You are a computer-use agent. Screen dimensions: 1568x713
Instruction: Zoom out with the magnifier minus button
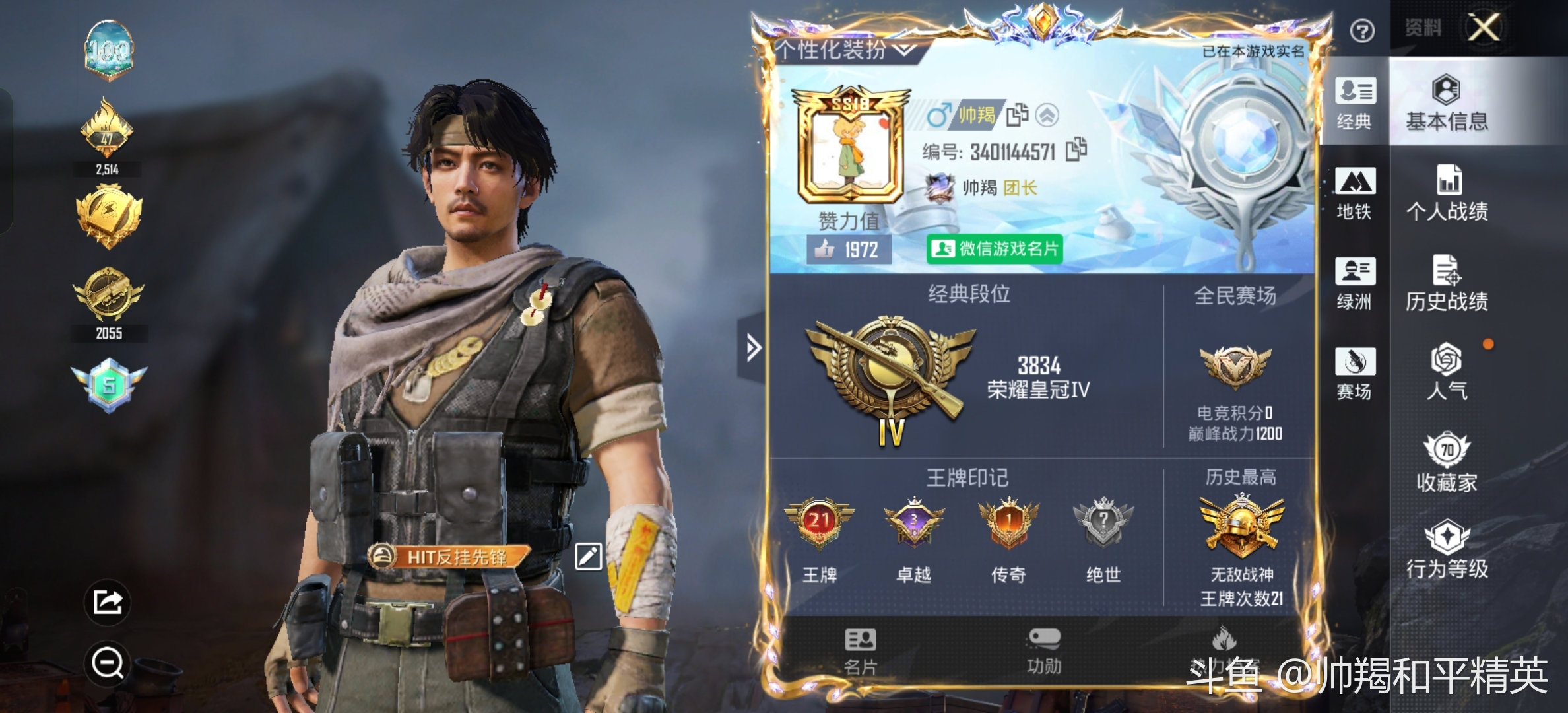[x=108, y=662]
